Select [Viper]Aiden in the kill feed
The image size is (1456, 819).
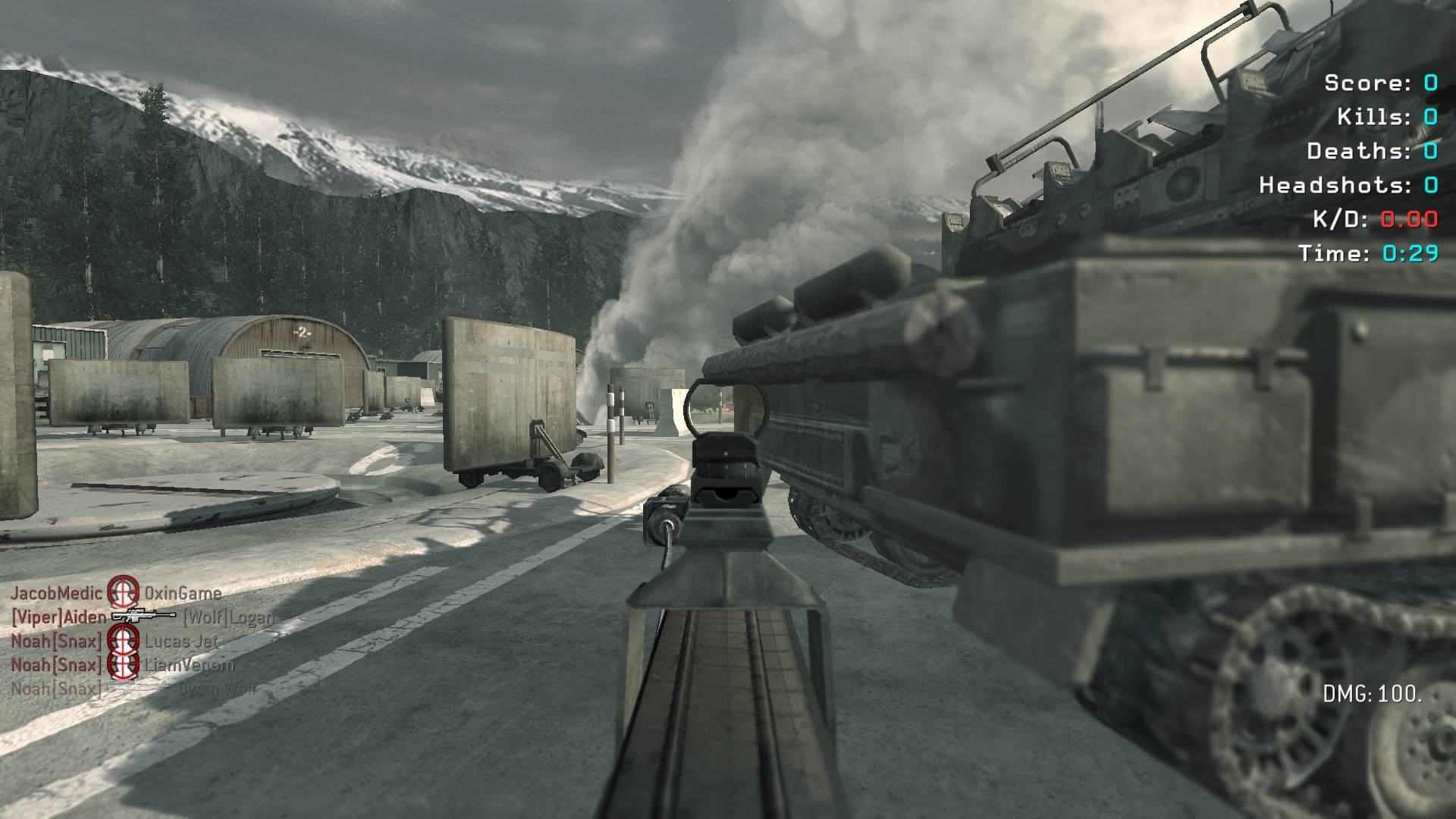point(58,617)
